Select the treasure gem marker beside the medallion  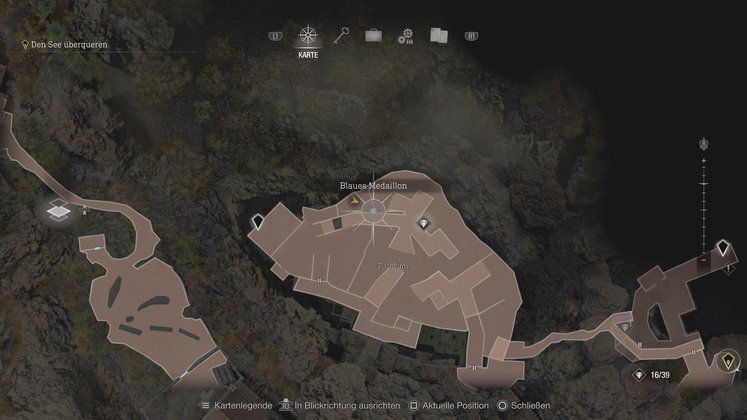(x=424, y=223)
